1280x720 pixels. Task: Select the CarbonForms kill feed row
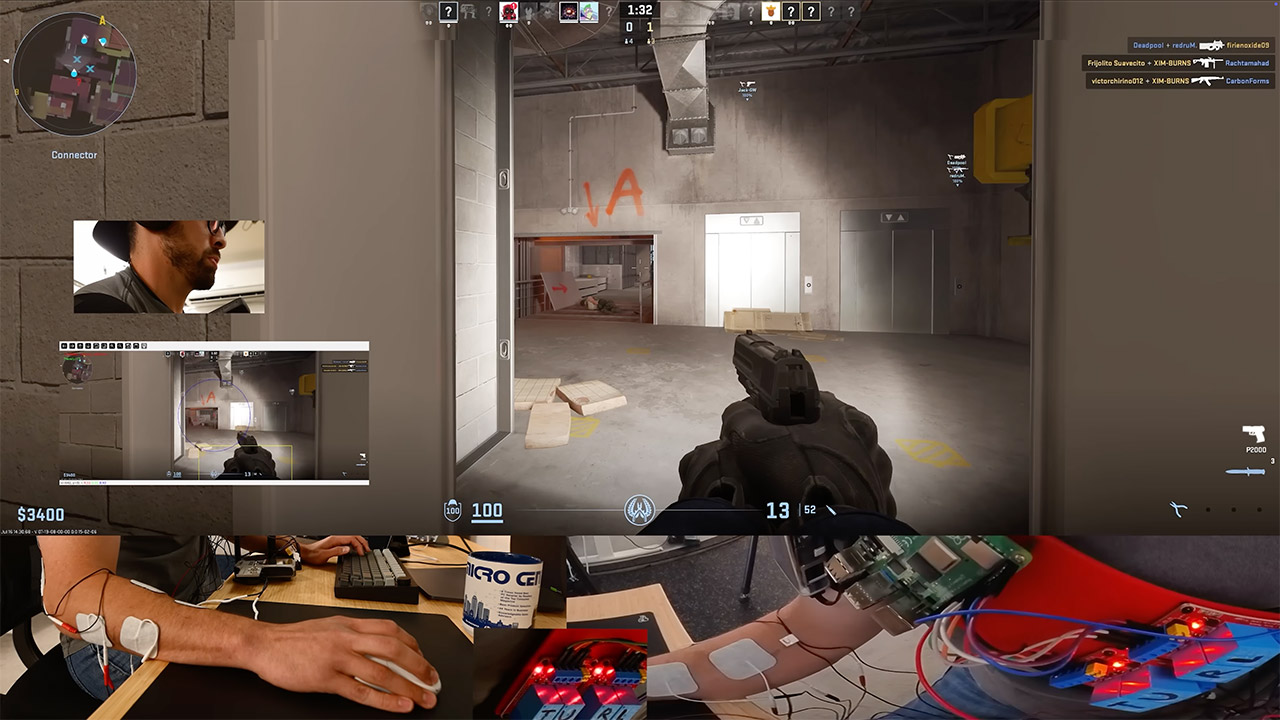tap(1179, 81)
